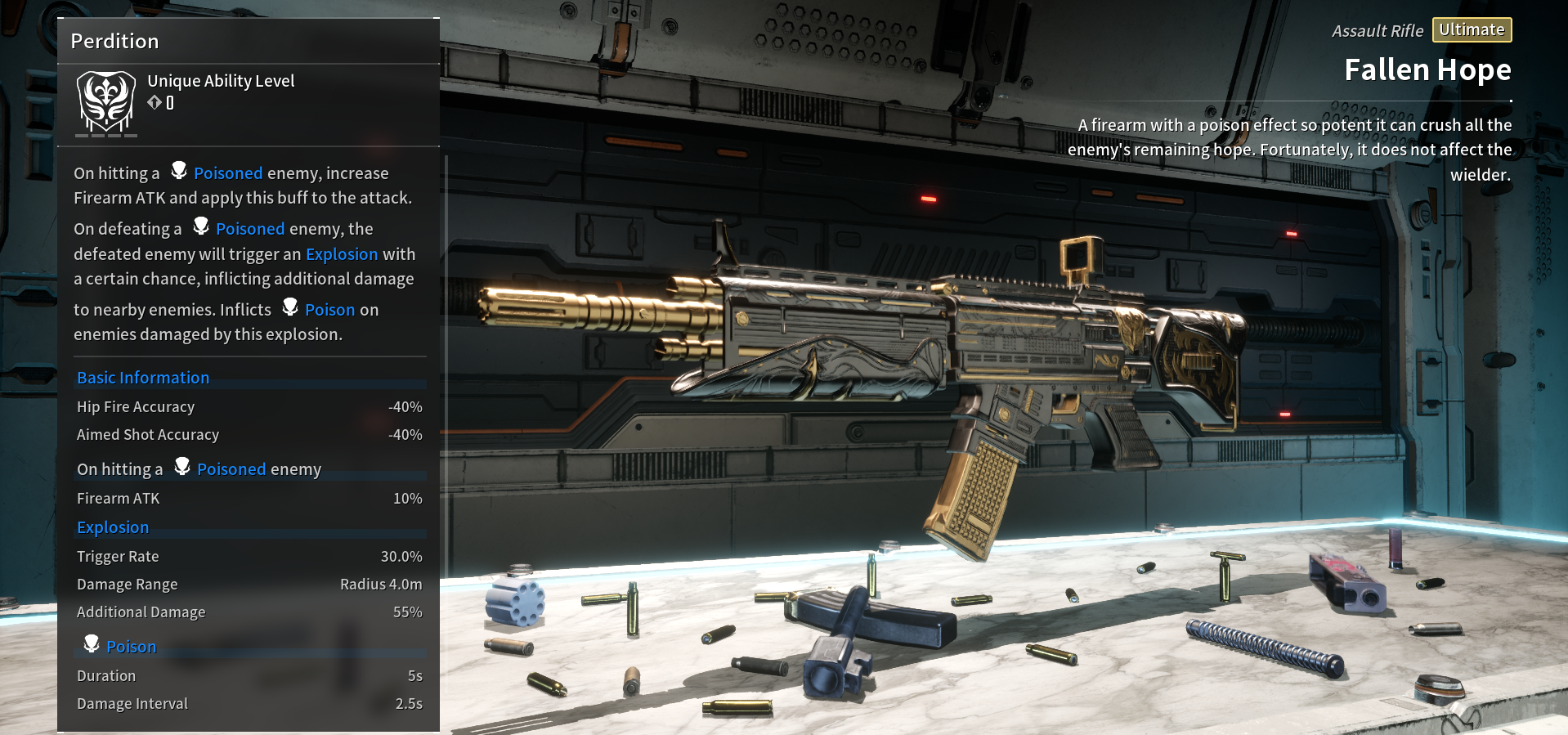The image size is (1568, 735).
Task: Click the Explosion keyword link in the description
Action: pos(342,253)
